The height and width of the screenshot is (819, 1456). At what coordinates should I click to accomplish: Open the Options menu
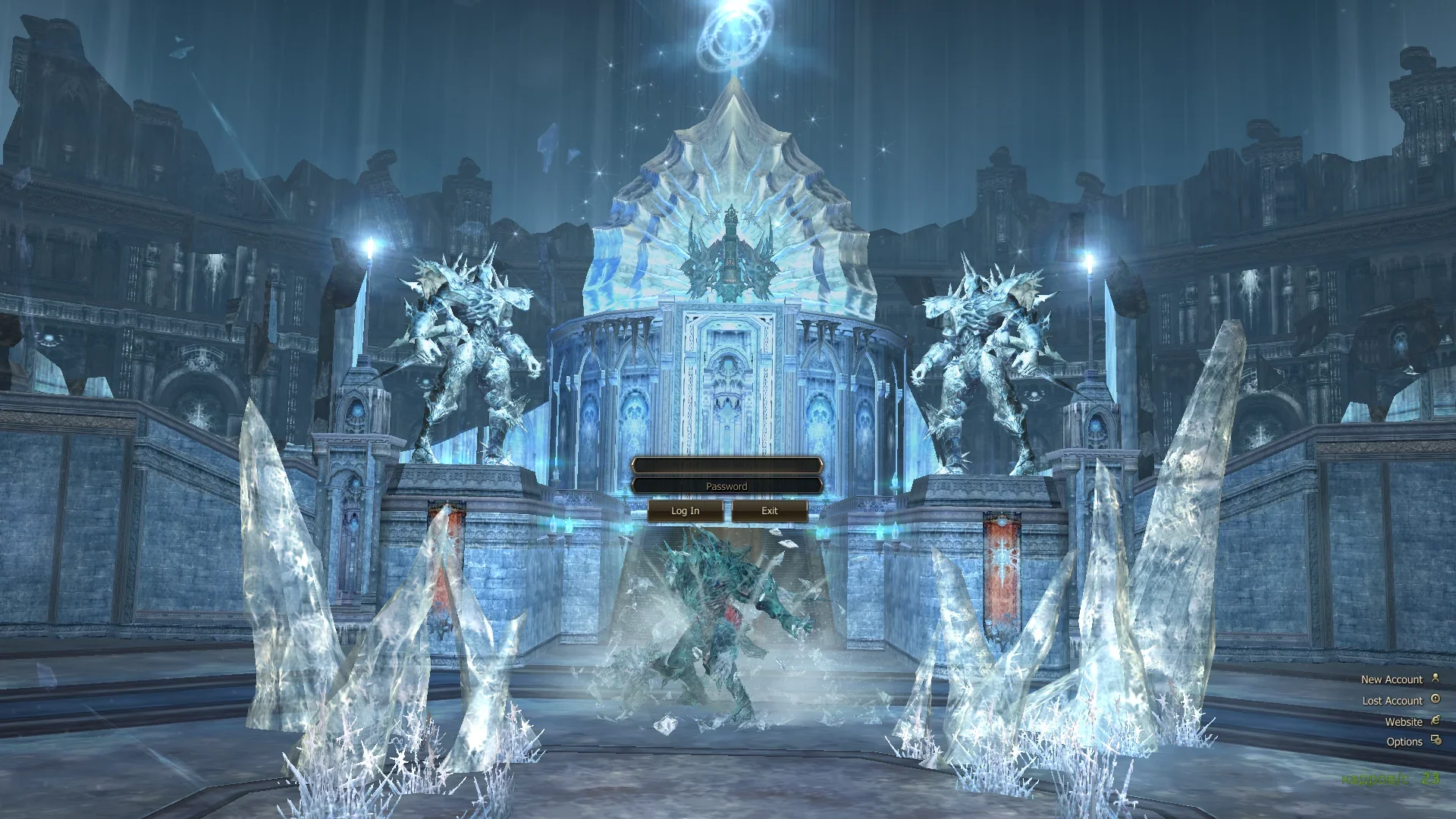point(1404,742)
